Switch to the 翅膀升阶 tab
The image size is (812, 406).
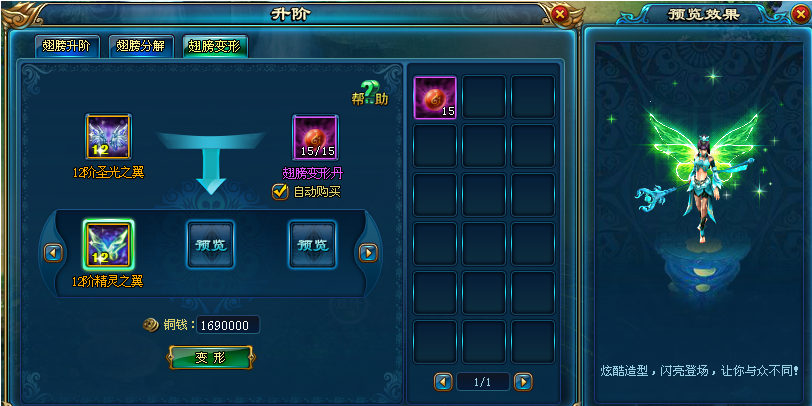[x=66, y=46]
